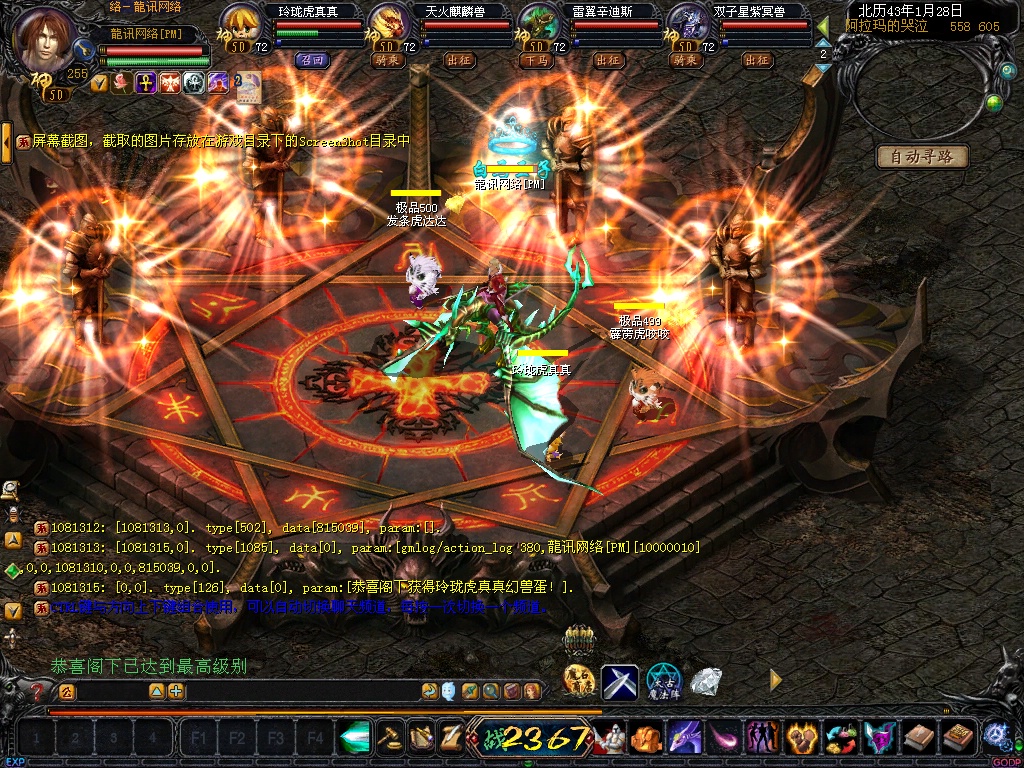Open the red question mark help
Screen dimensions: 1024x768
tap(38, 691)
